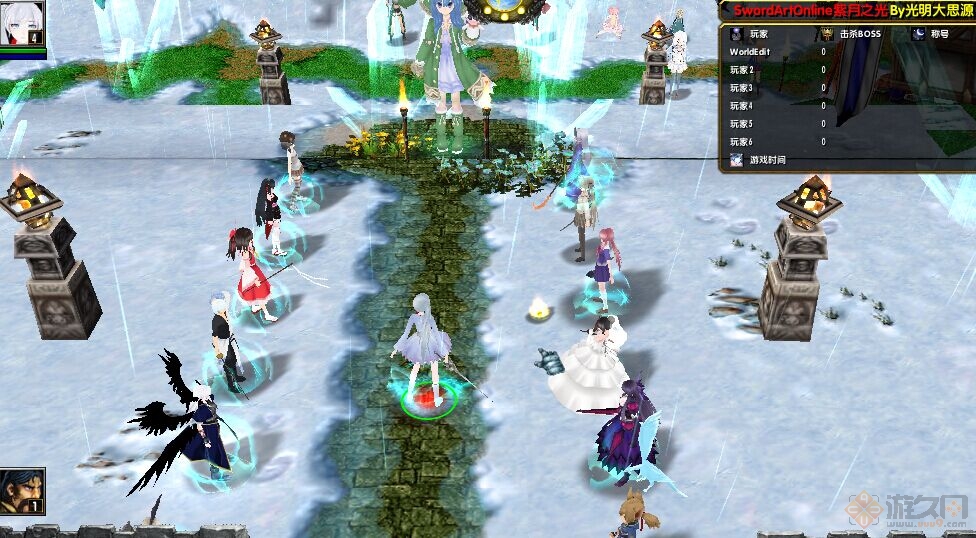Select the 游戏时间 row icon
The width and height of the screenshot is (976, 538).
[x=736, y=160]
